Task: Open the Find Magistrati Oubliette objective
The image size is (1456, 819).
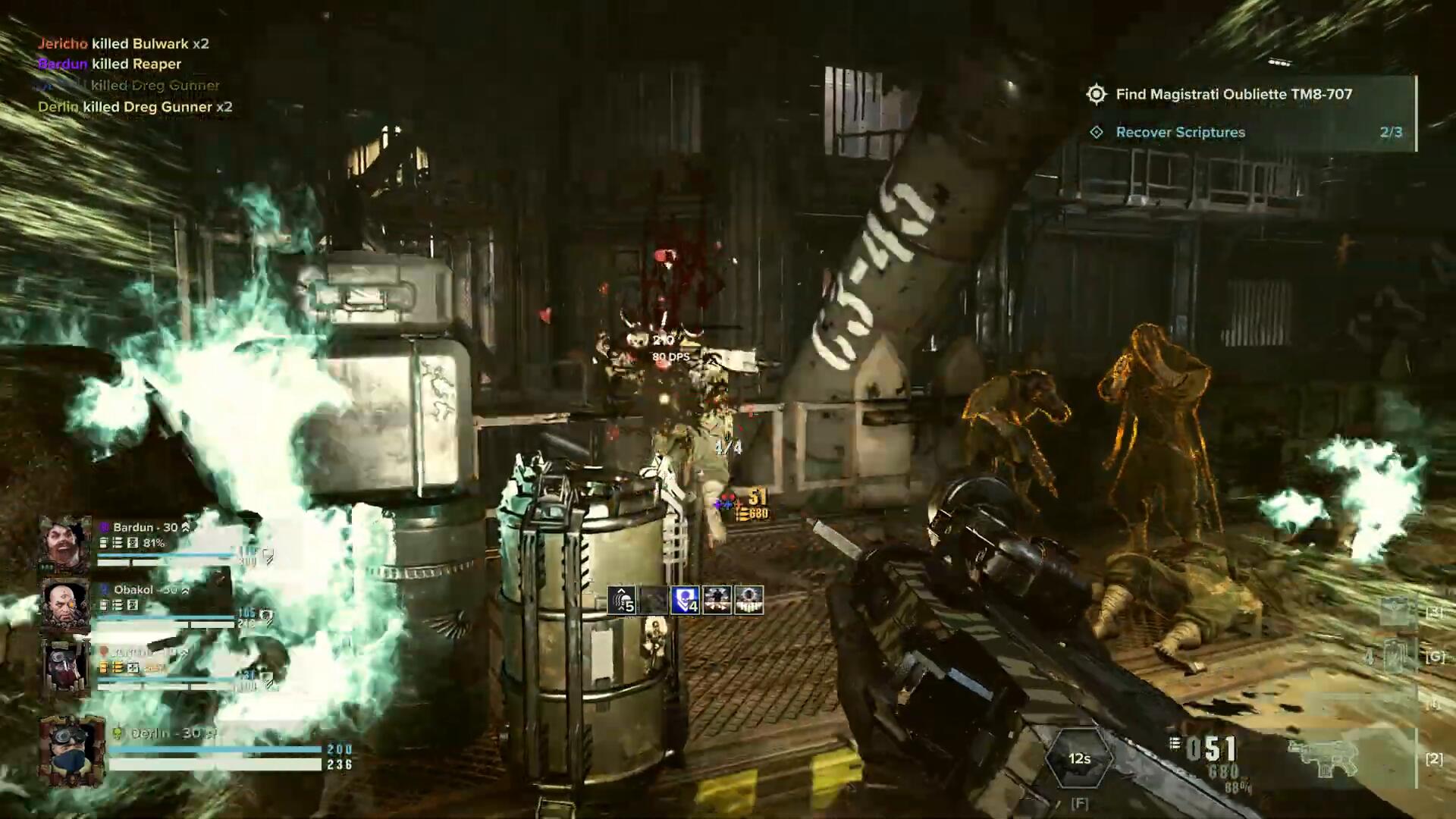Action: tap(1233, 95)
